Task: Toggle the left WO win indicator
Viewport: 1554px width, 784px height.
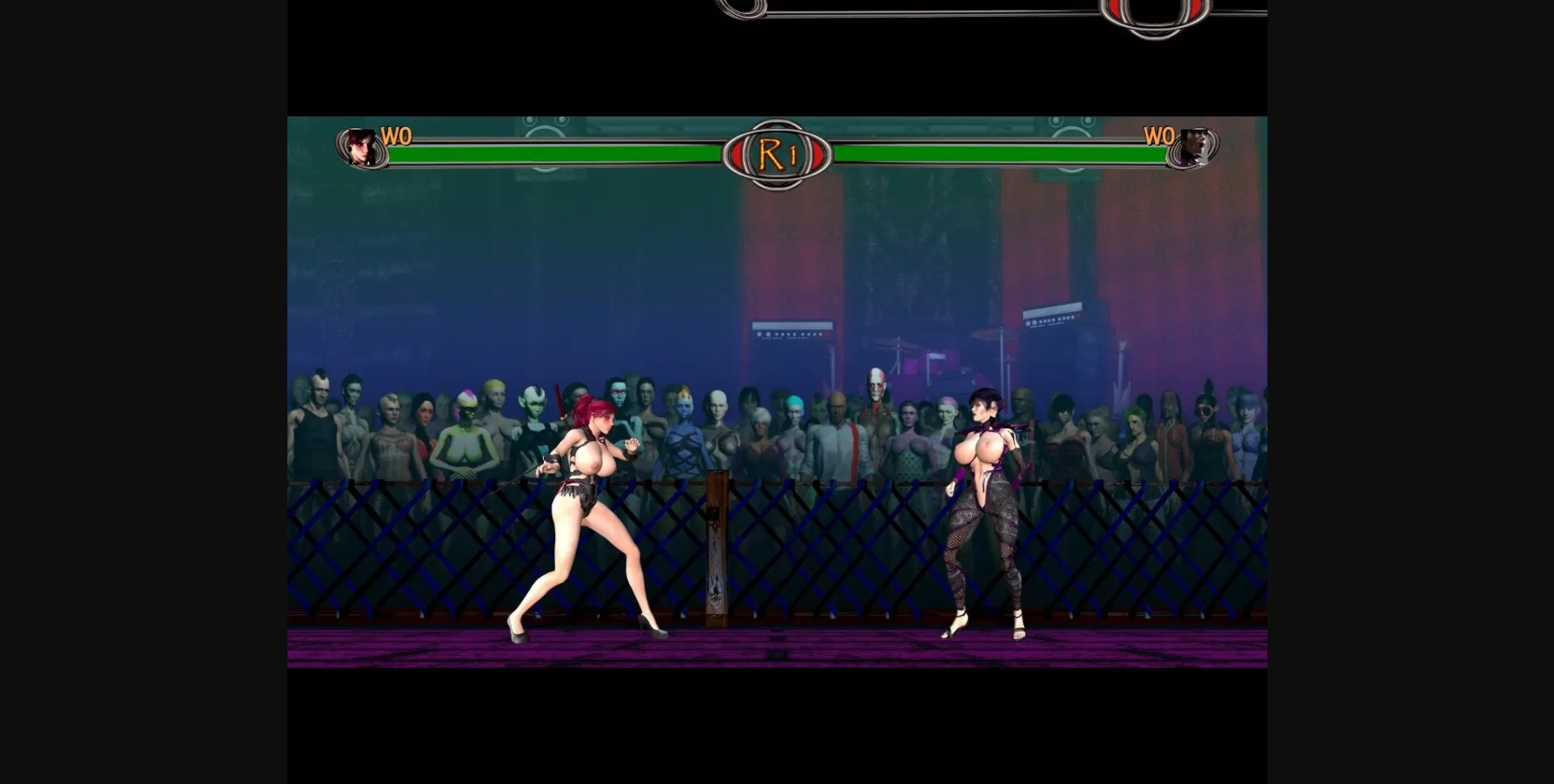Action: [394, 138]
